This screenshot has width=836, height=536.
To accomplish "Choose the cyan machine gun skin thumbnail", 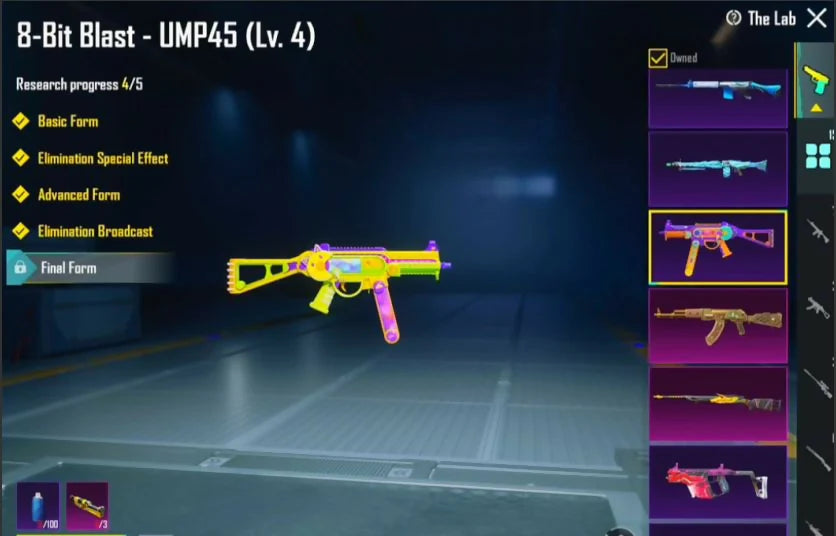I will [717, 168].
